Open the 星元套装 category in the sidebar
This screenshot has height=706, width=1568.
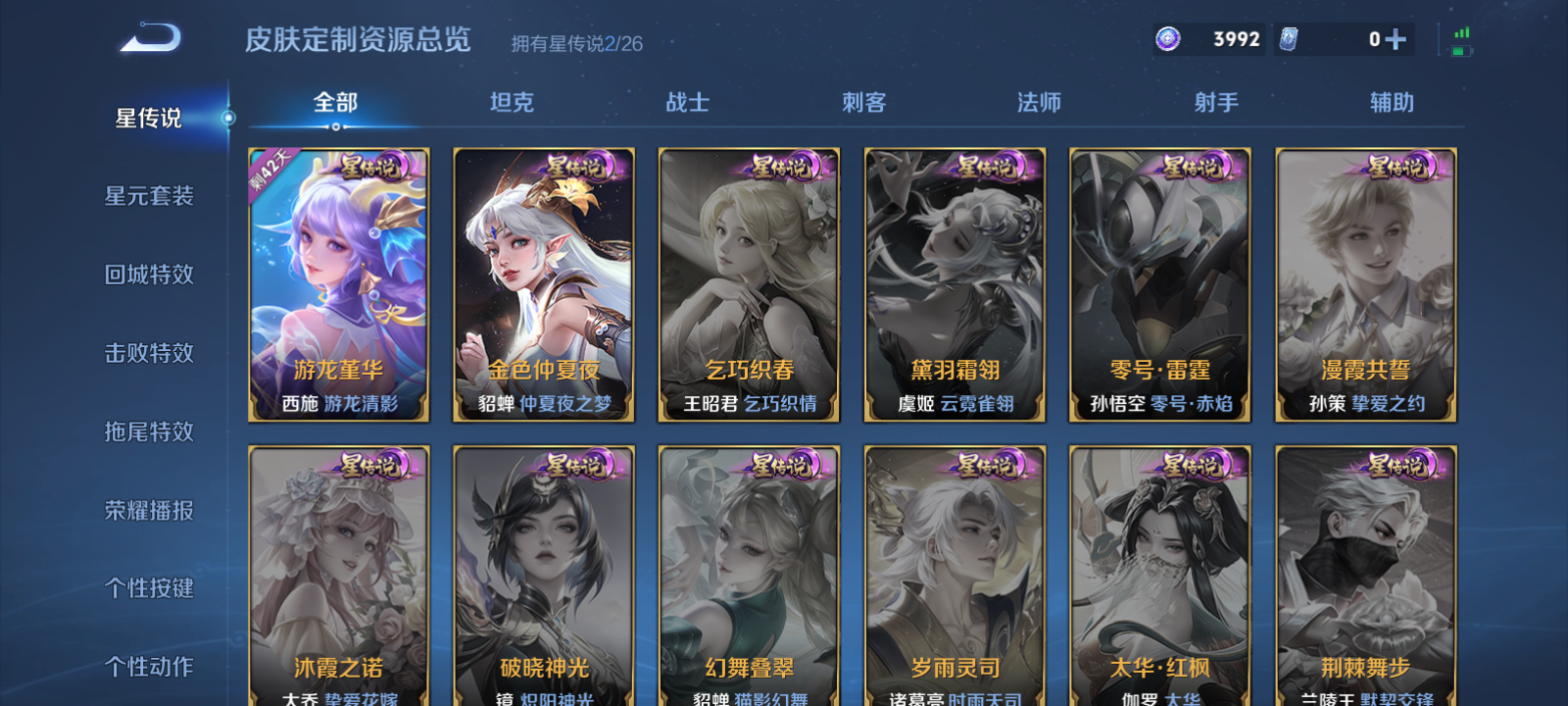point(149,196)
